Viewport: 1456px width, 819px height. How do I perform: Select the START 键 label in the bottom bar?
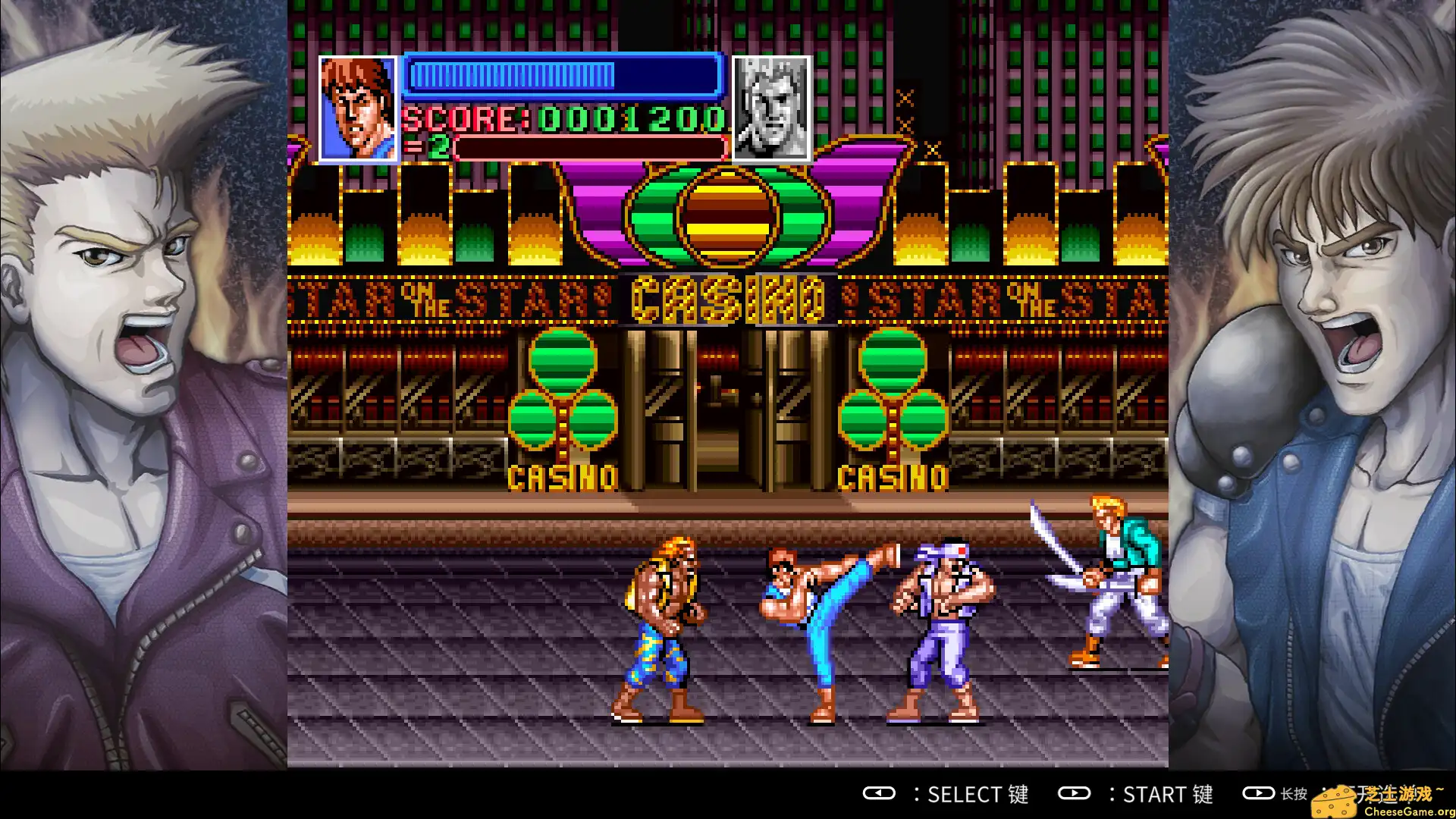point(1168,795)
